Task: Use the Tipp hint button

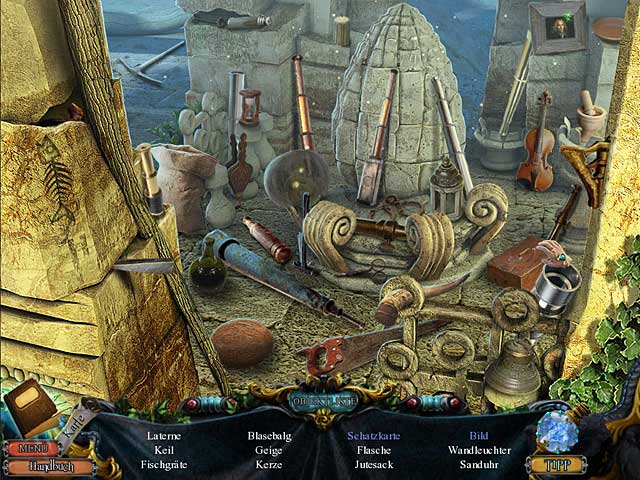Action: click(x=555, y=464)
